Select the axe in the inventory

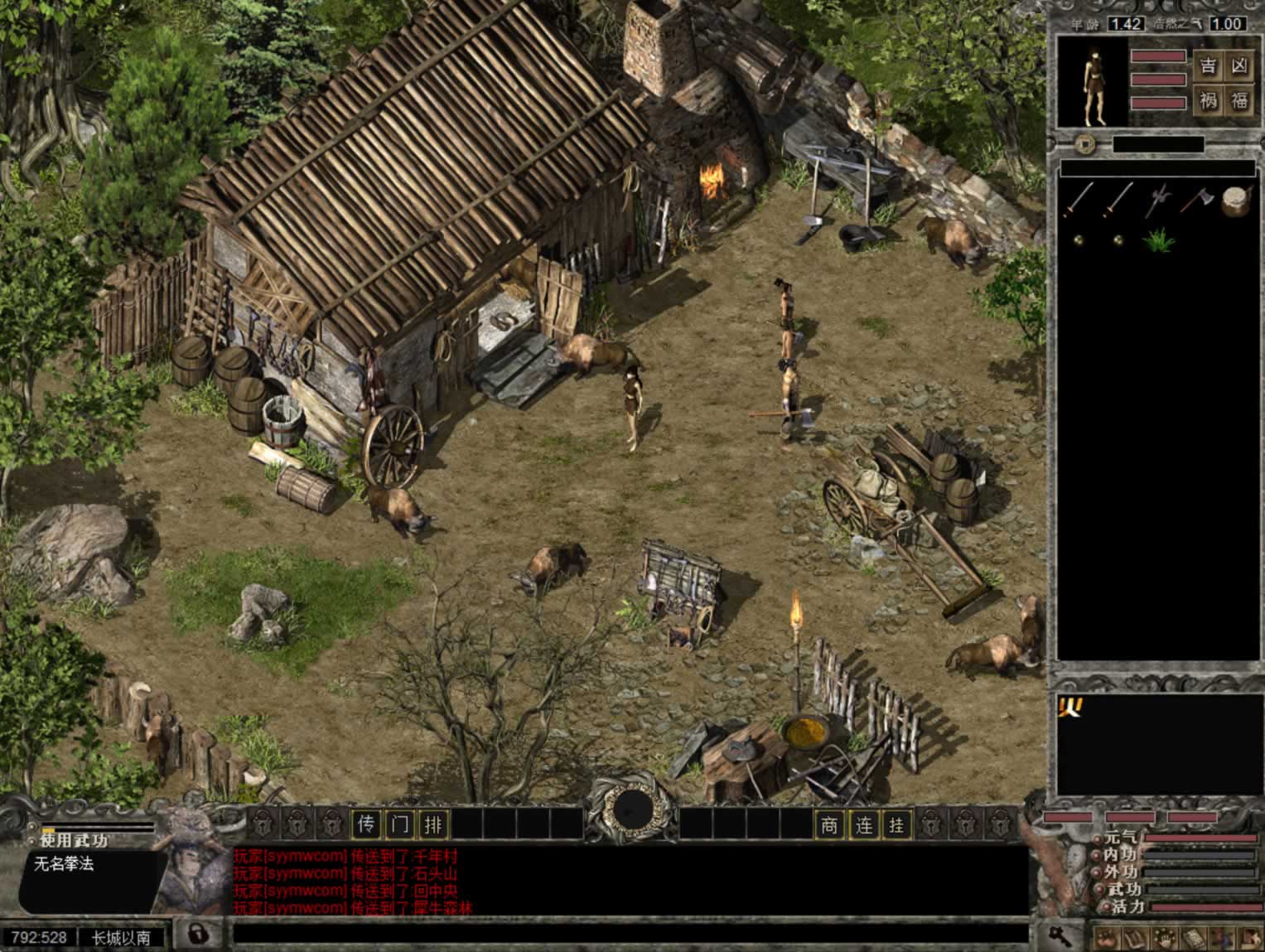coord(1196,200)
